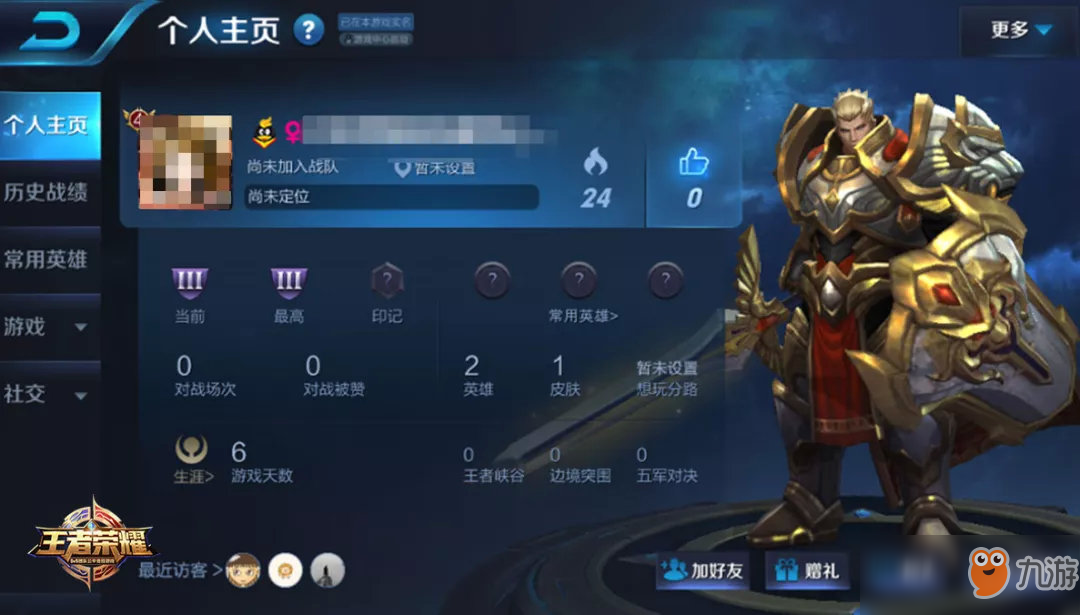The width and height of the screenshot is (1080, 615).
Task: Select the 印记 badge slot
Action: coord(387,283)
